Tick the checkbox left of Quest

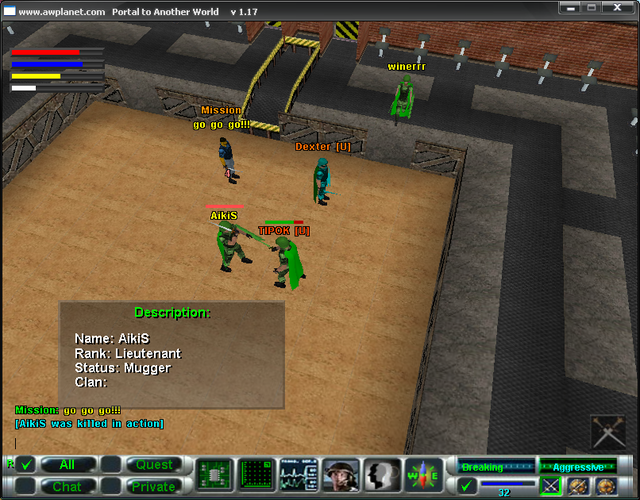click(x=111, y=465)
